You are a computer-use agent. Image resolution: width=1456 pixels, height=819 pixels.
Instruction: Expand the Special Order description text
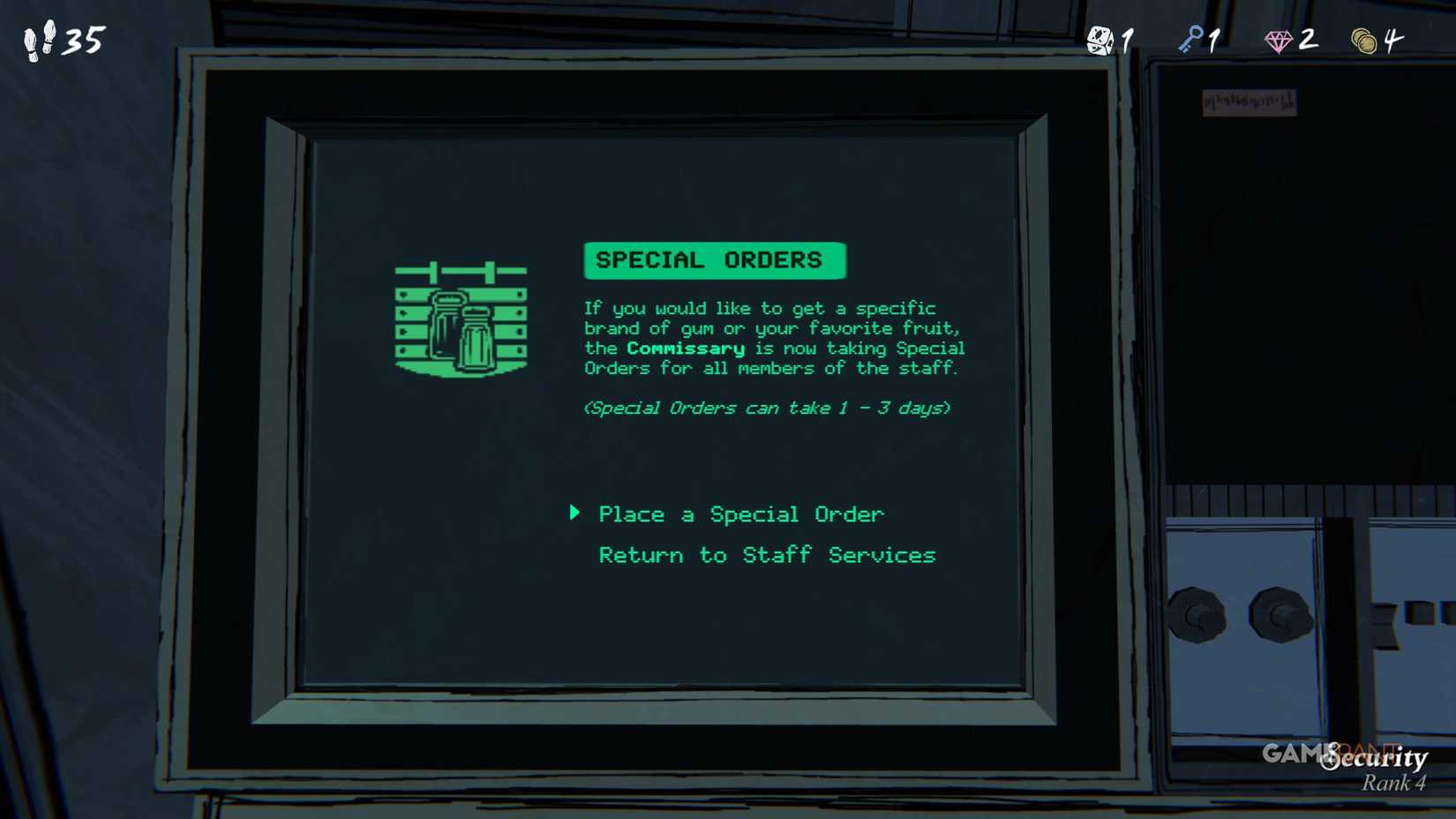tap(774, 338)
